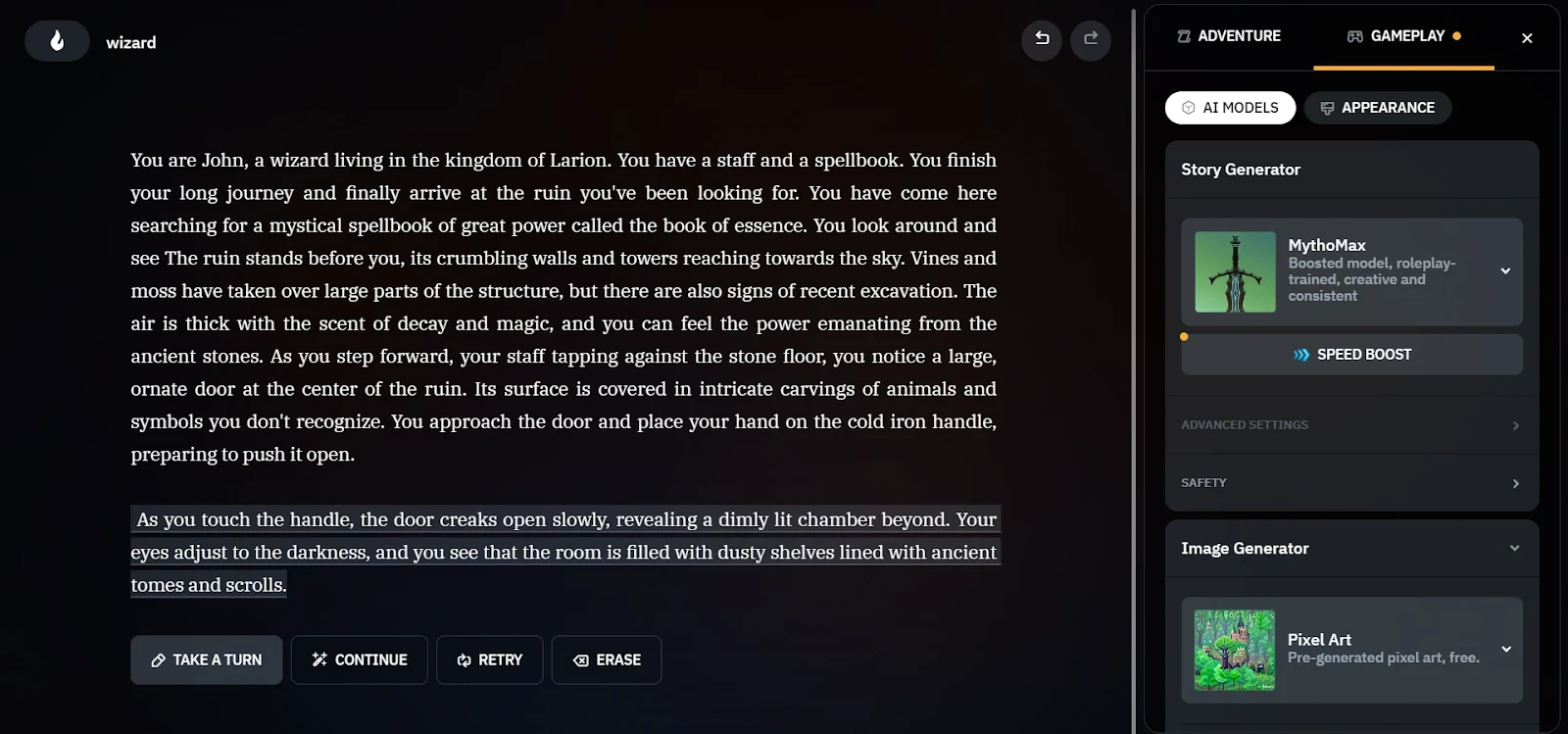Redo the undone action
The image size is (1568, 734).
pyautogui.click(x=1091, y=39)
